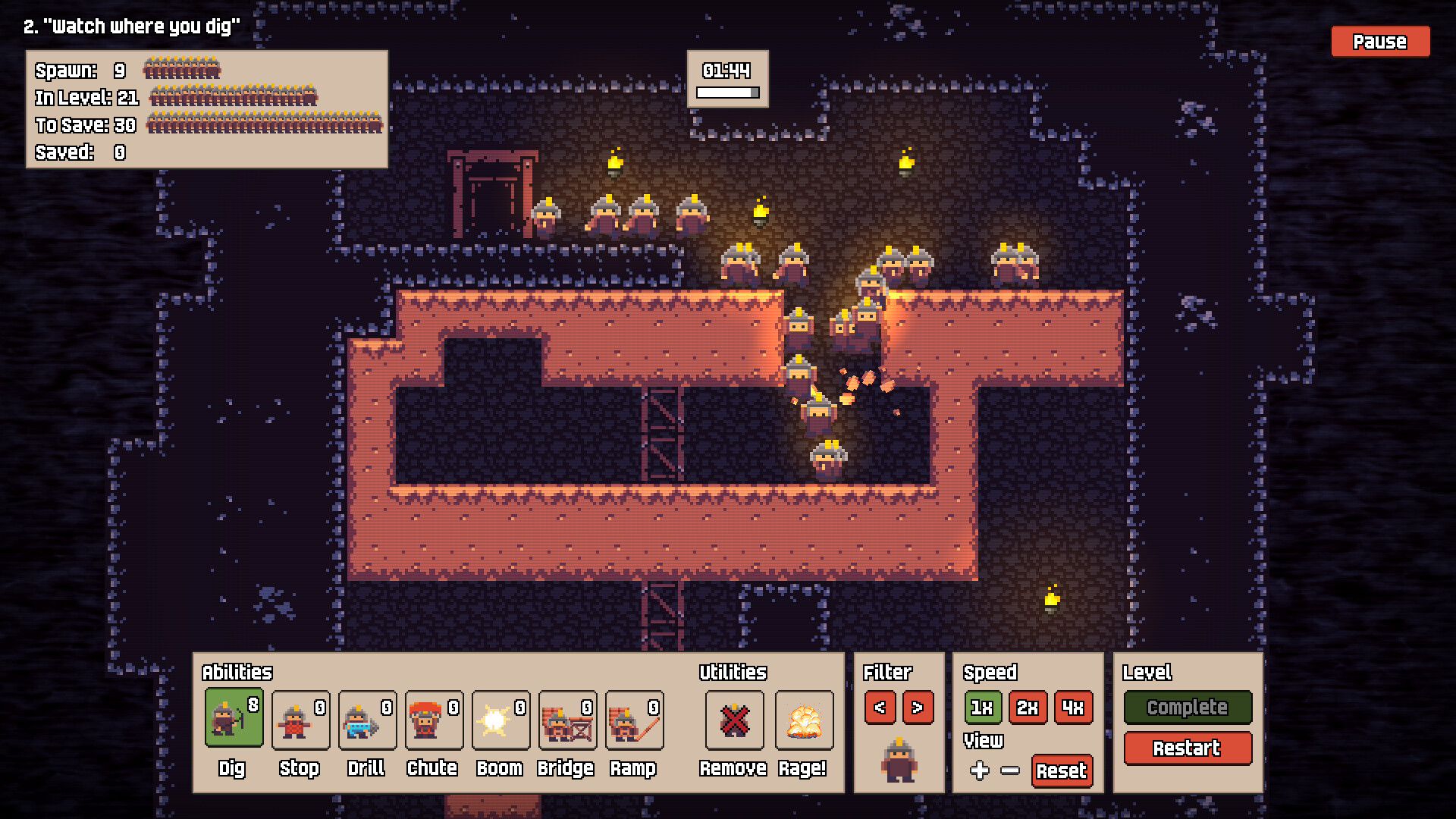This screenshot has height=819, width=1456.
Task: Click the Complete level button
Action: coord(1187,708)
